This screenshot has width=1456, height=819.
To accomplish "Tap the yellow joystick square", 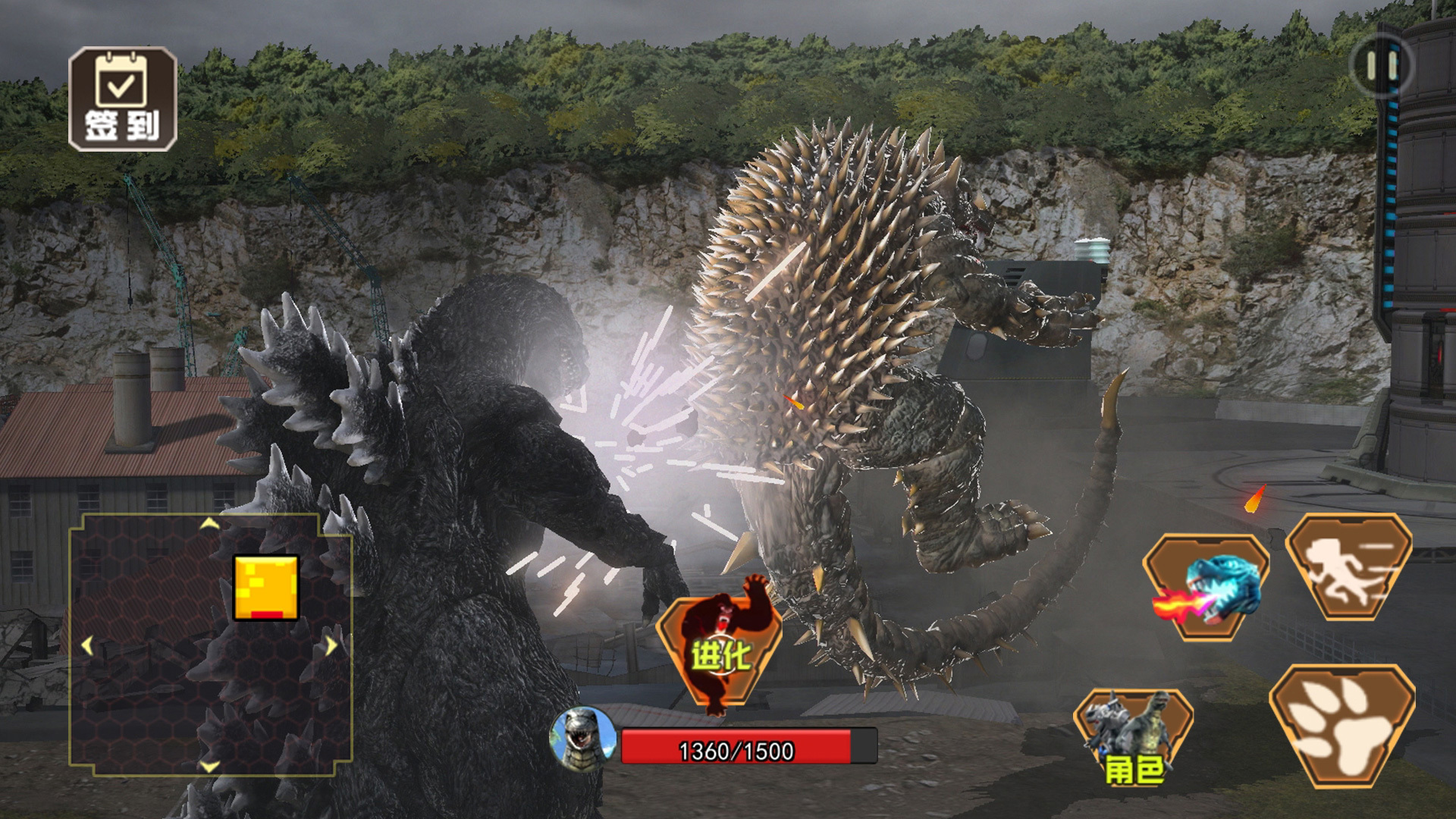I will 265,588.
